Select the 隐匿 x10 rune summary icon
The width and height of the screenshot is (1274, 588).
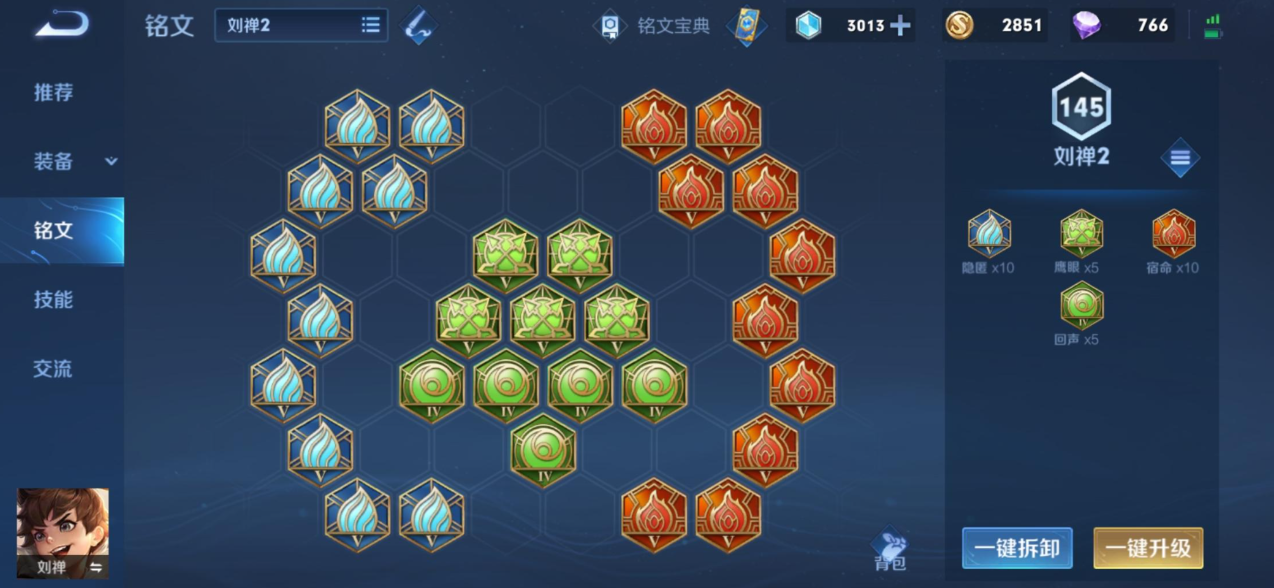coord(989,234)
